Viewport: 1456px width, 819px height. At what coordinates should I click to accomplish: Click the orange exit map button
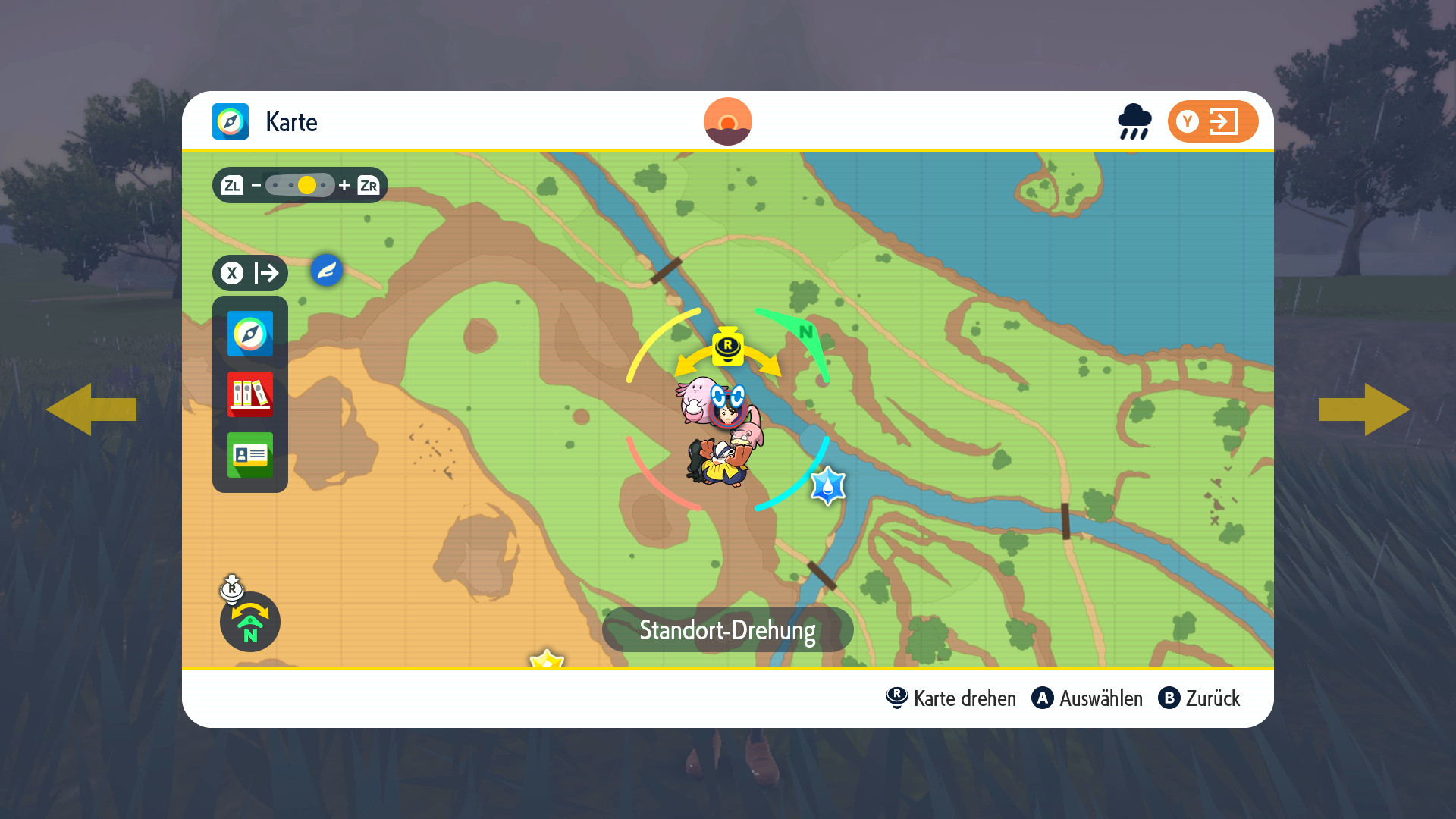1212,121
